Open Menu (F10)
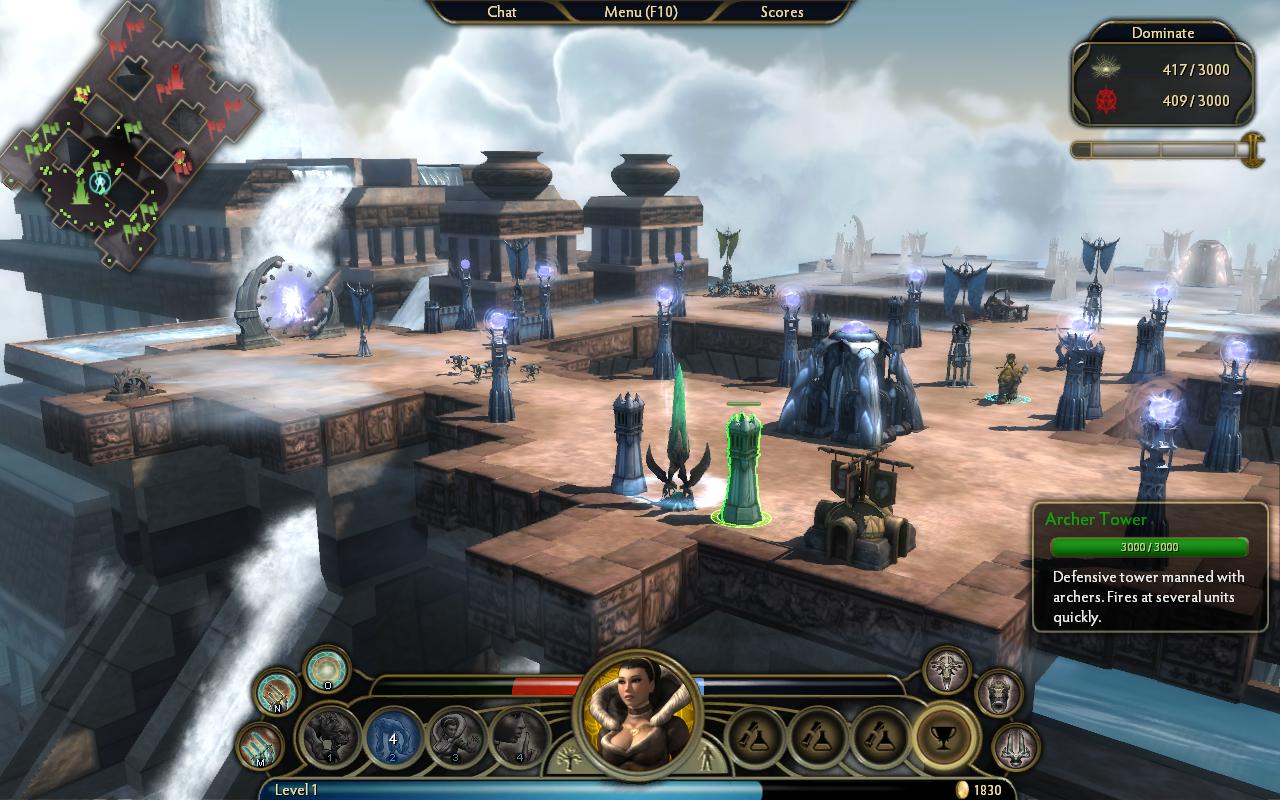Screen dimensions: 1280x800 tap(640, 12)
